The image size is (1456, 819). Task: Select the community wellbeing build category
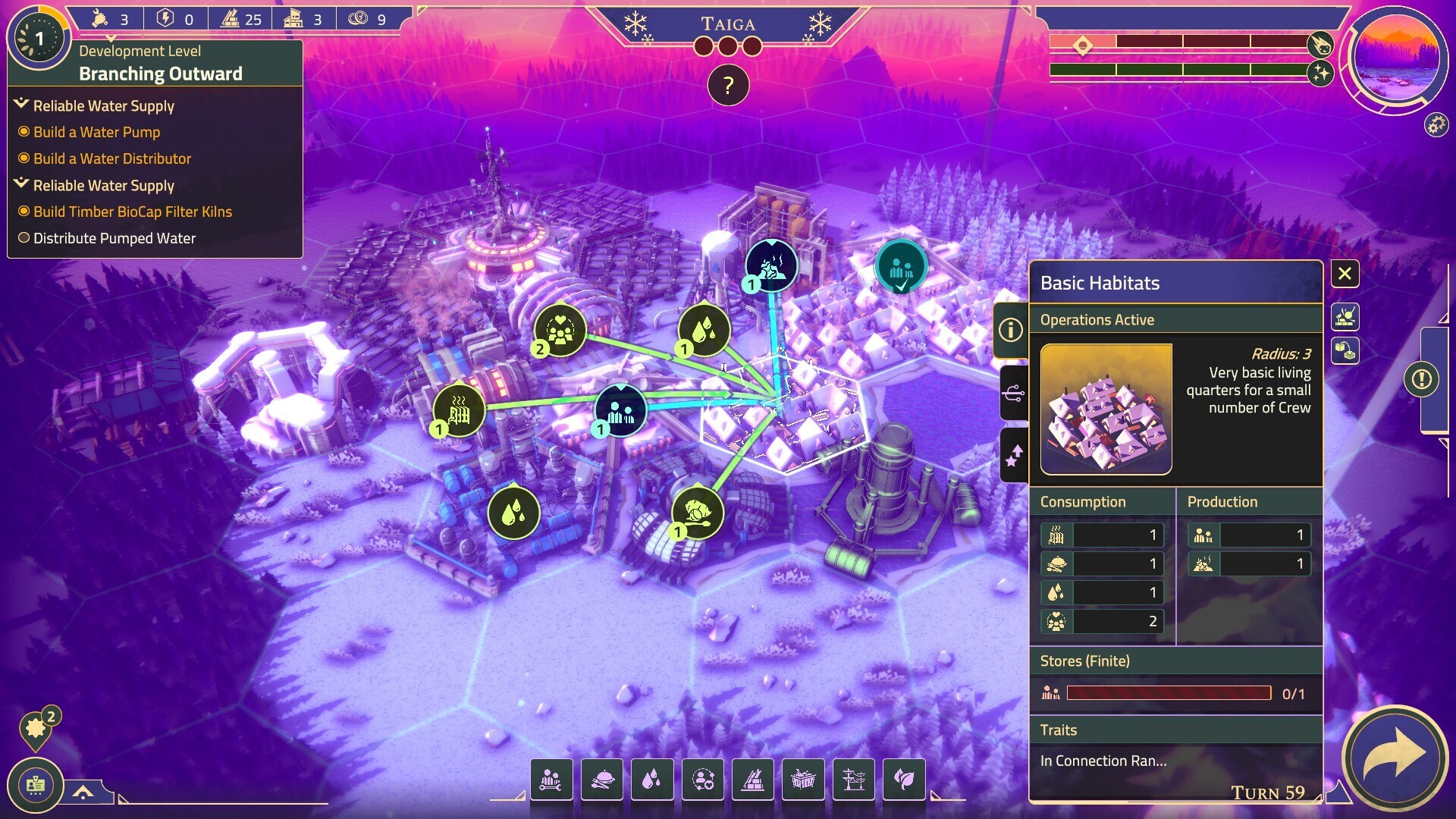point(703,779)
